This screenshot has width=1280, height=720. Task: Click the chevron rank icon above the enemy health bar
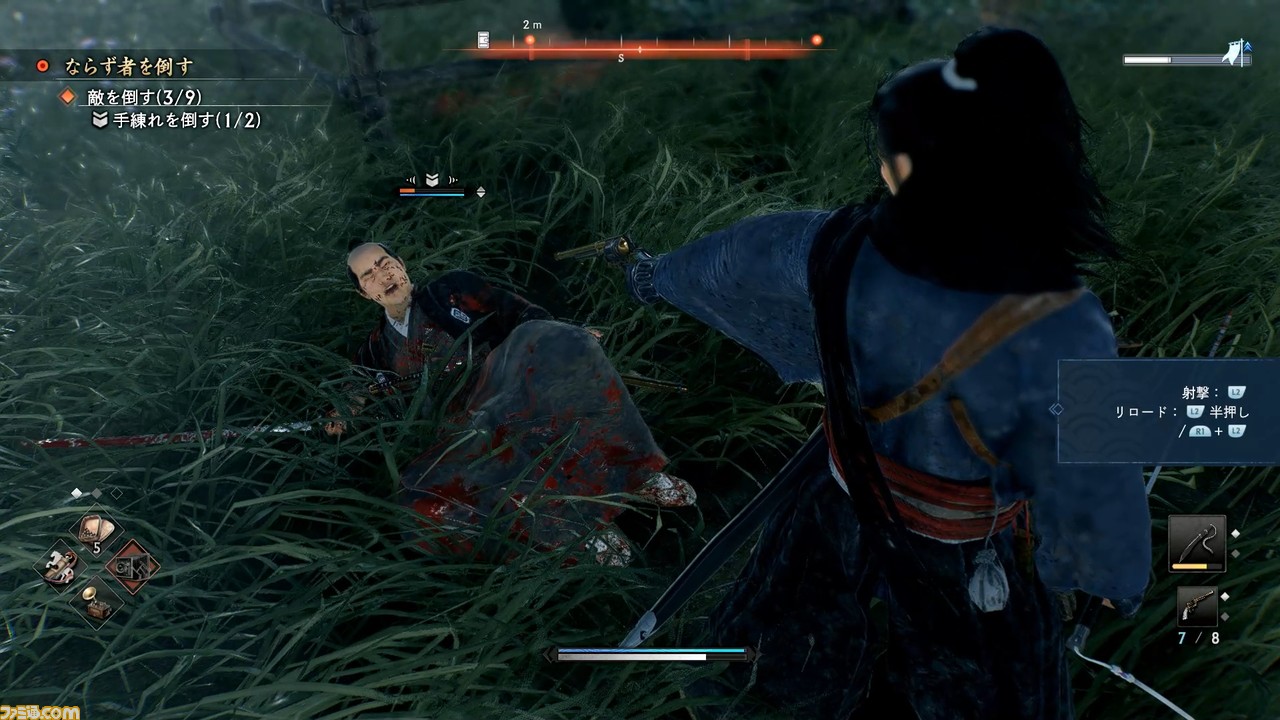tap(432, 179)
